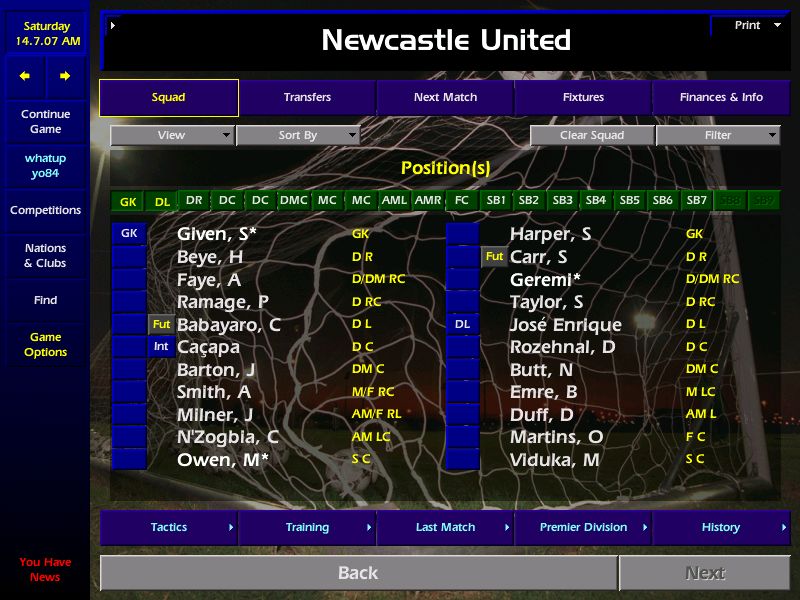Switch to the Next Match tab
800x600 pixels.
pyautogui.click(x=445, y=97)
